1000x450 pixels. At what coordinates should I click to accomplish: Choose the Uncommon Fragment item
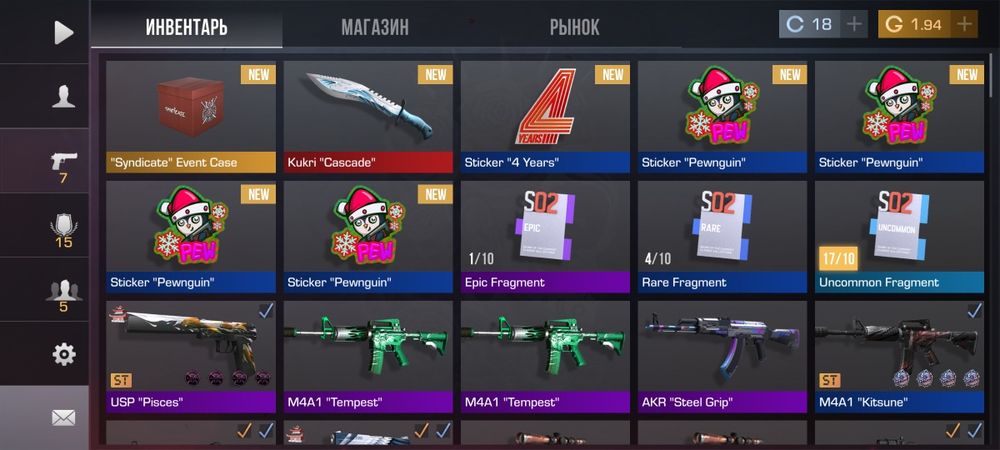(899, 236)
